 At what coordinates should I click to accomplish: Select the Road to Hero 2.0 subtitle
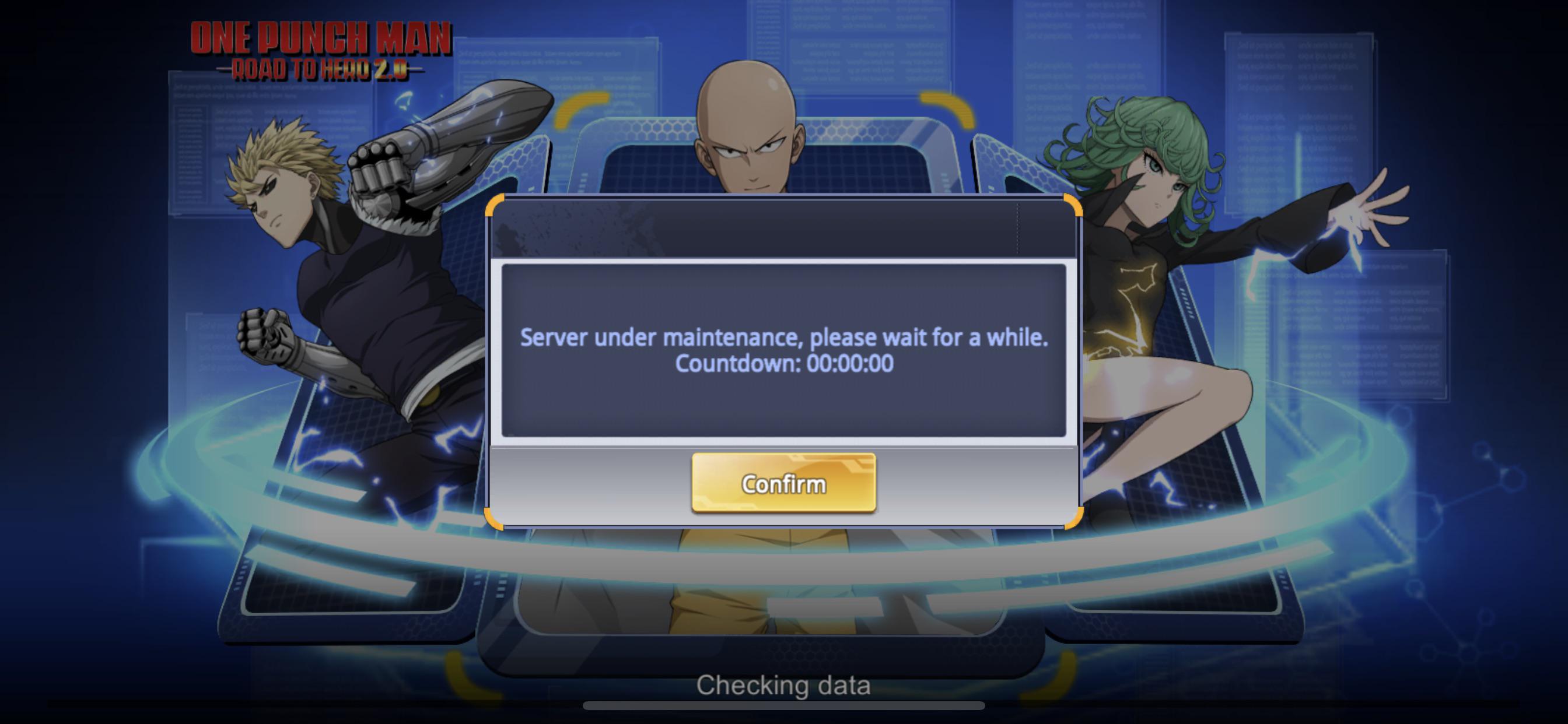click(323, 70)
